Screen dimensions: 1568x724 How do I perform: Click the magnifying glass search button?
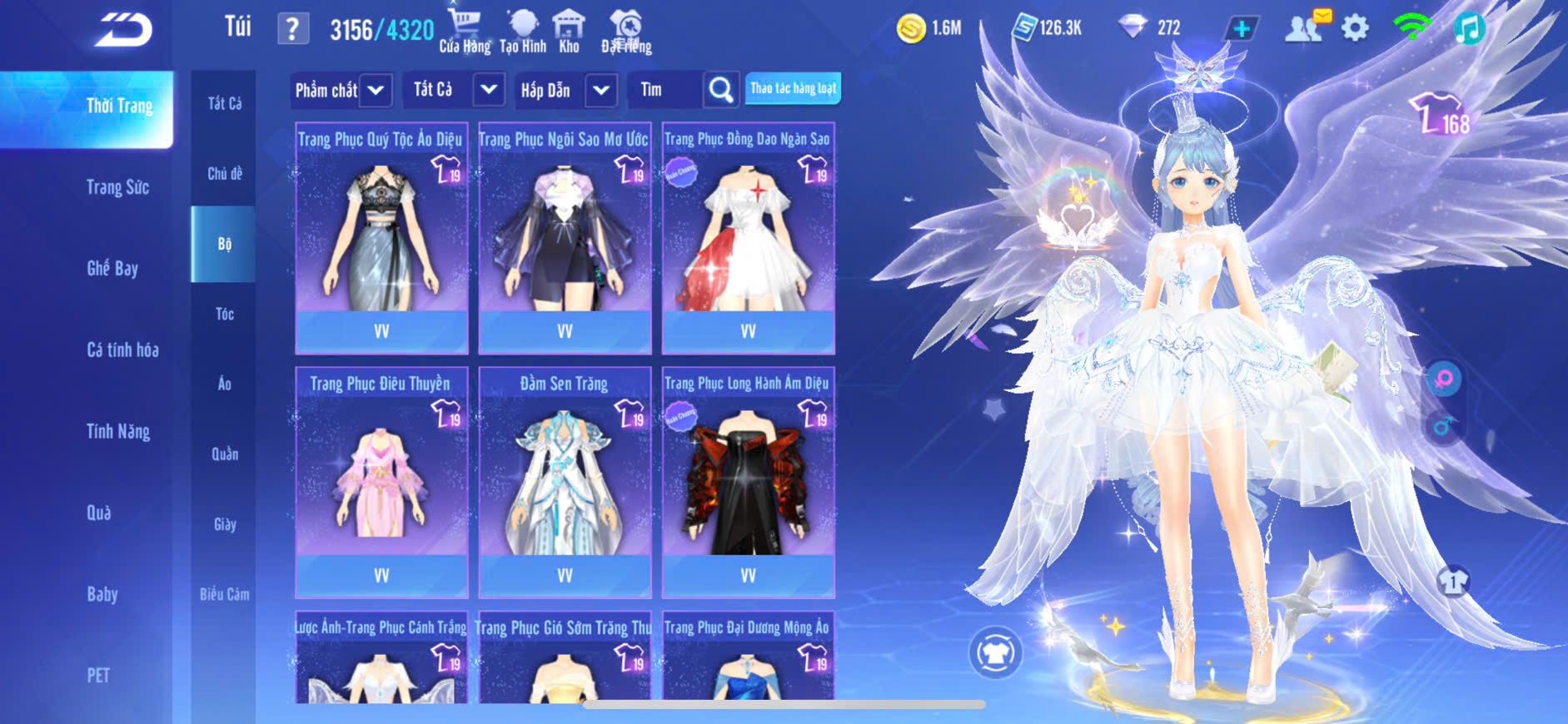click(x=720, y=90)
